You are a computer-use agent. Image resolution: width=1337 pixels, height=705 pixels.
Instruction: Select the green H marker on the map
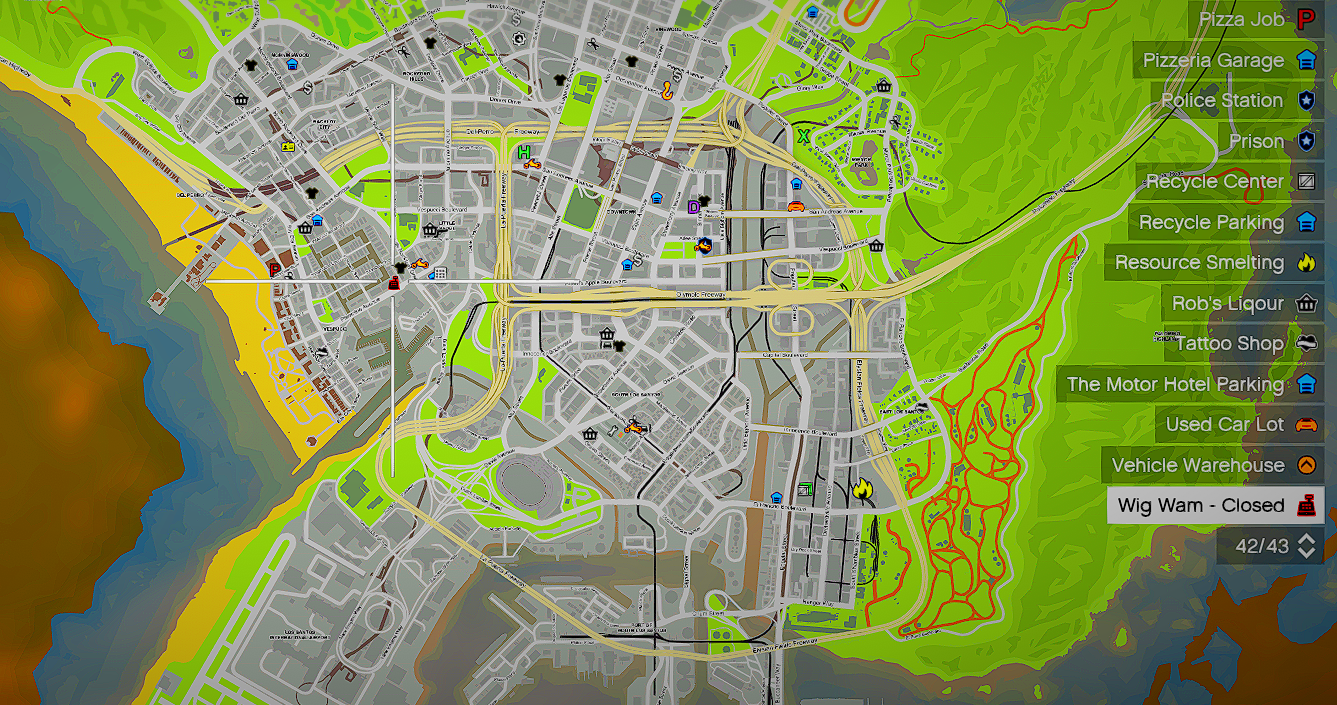524,152
